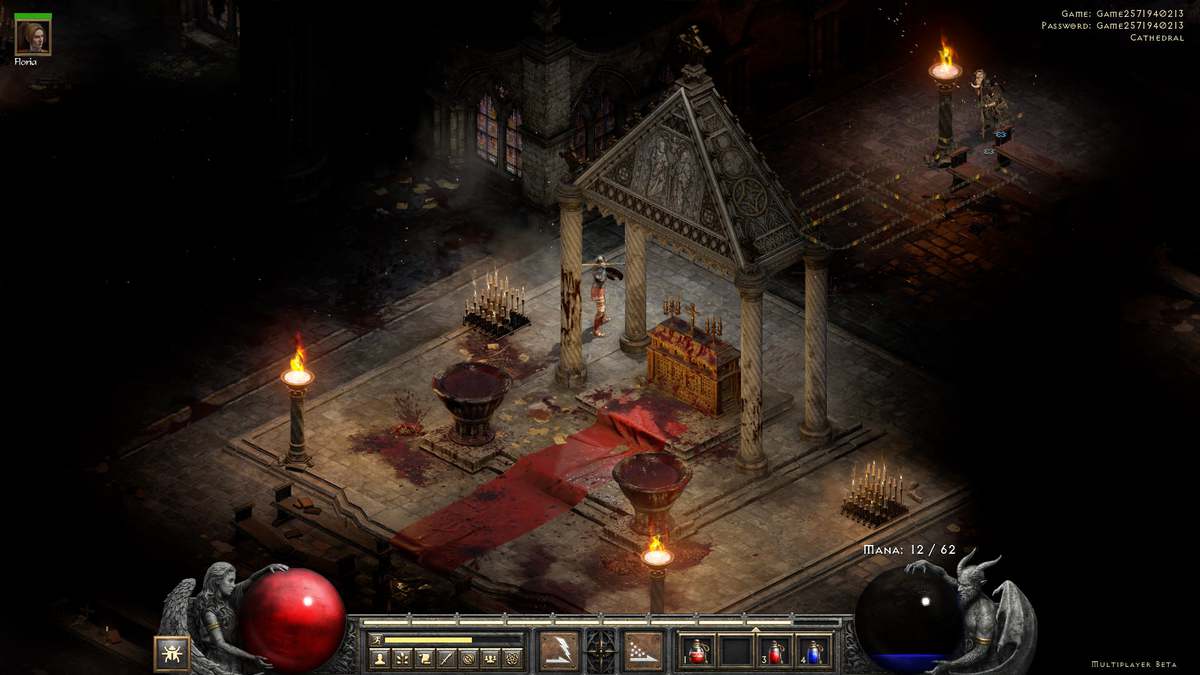Click the sword icon mini-menu button
The image size is (1200, 675).
445,658
